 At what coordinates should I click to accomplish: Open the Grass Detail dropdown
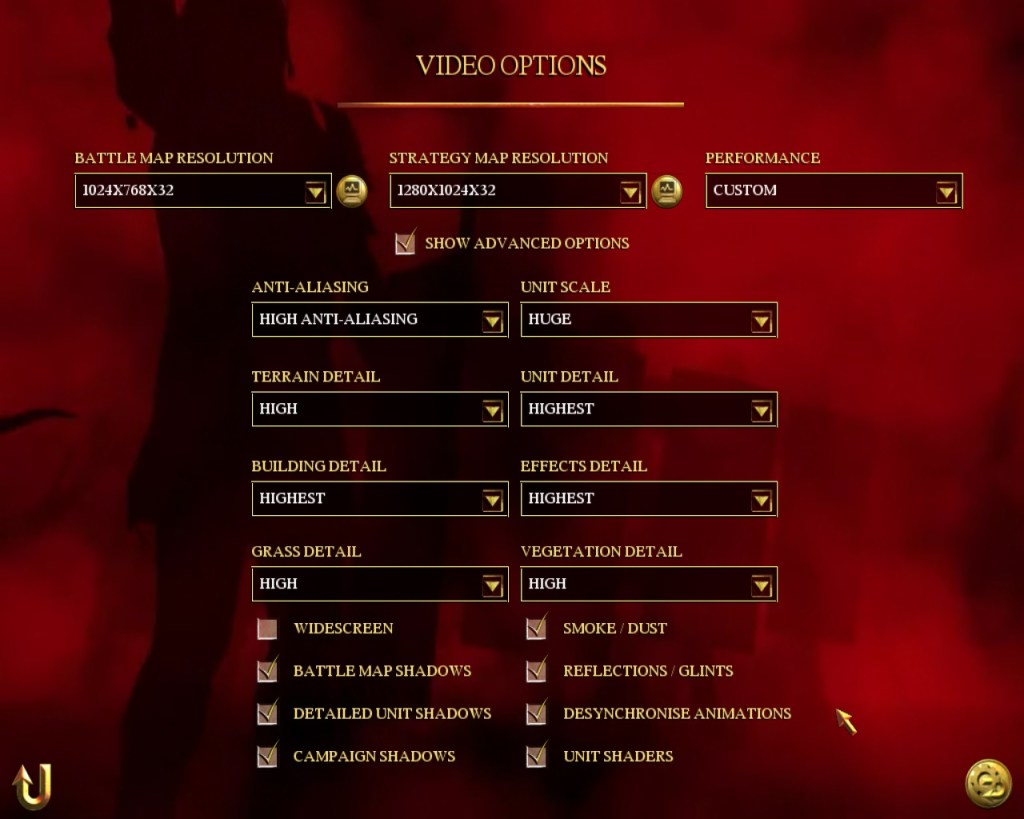click(492, 584)
